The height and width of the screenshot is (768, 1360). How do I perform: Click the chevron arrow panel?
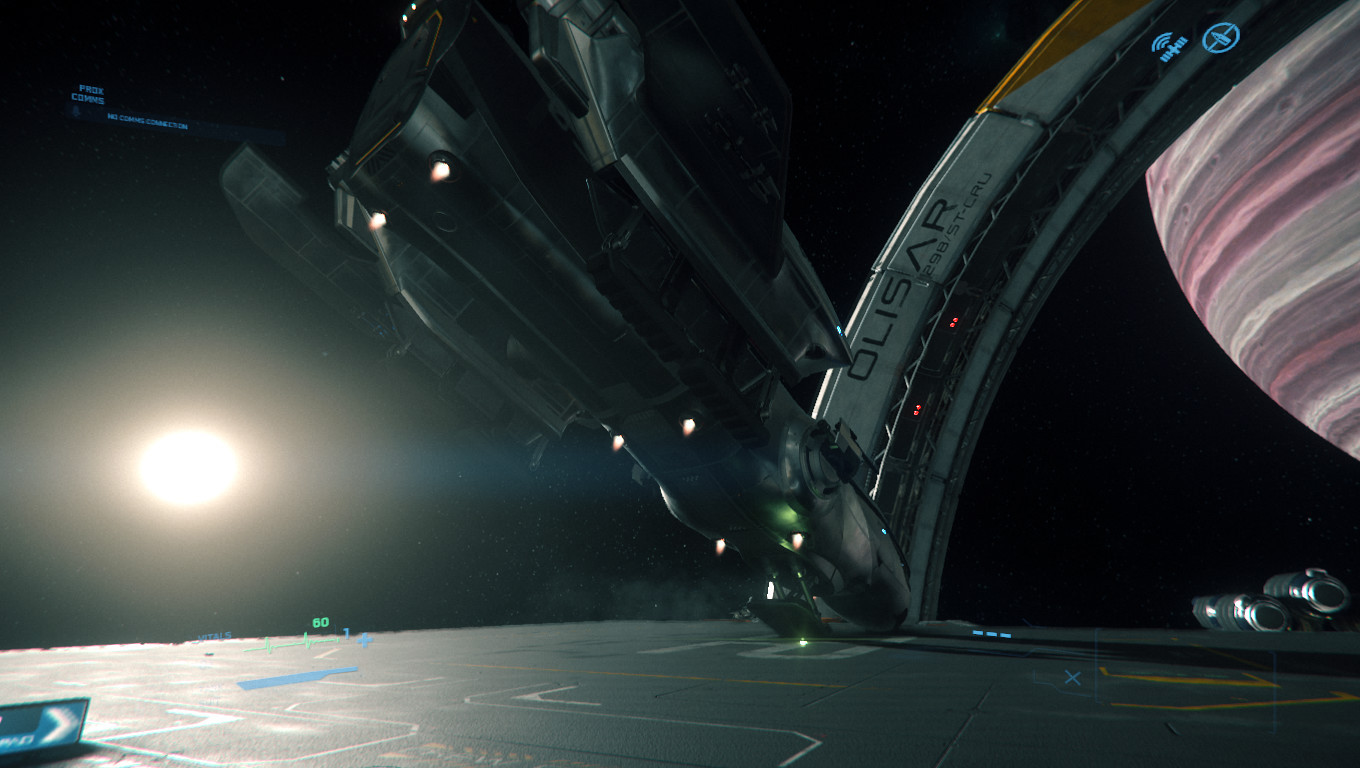43,722
